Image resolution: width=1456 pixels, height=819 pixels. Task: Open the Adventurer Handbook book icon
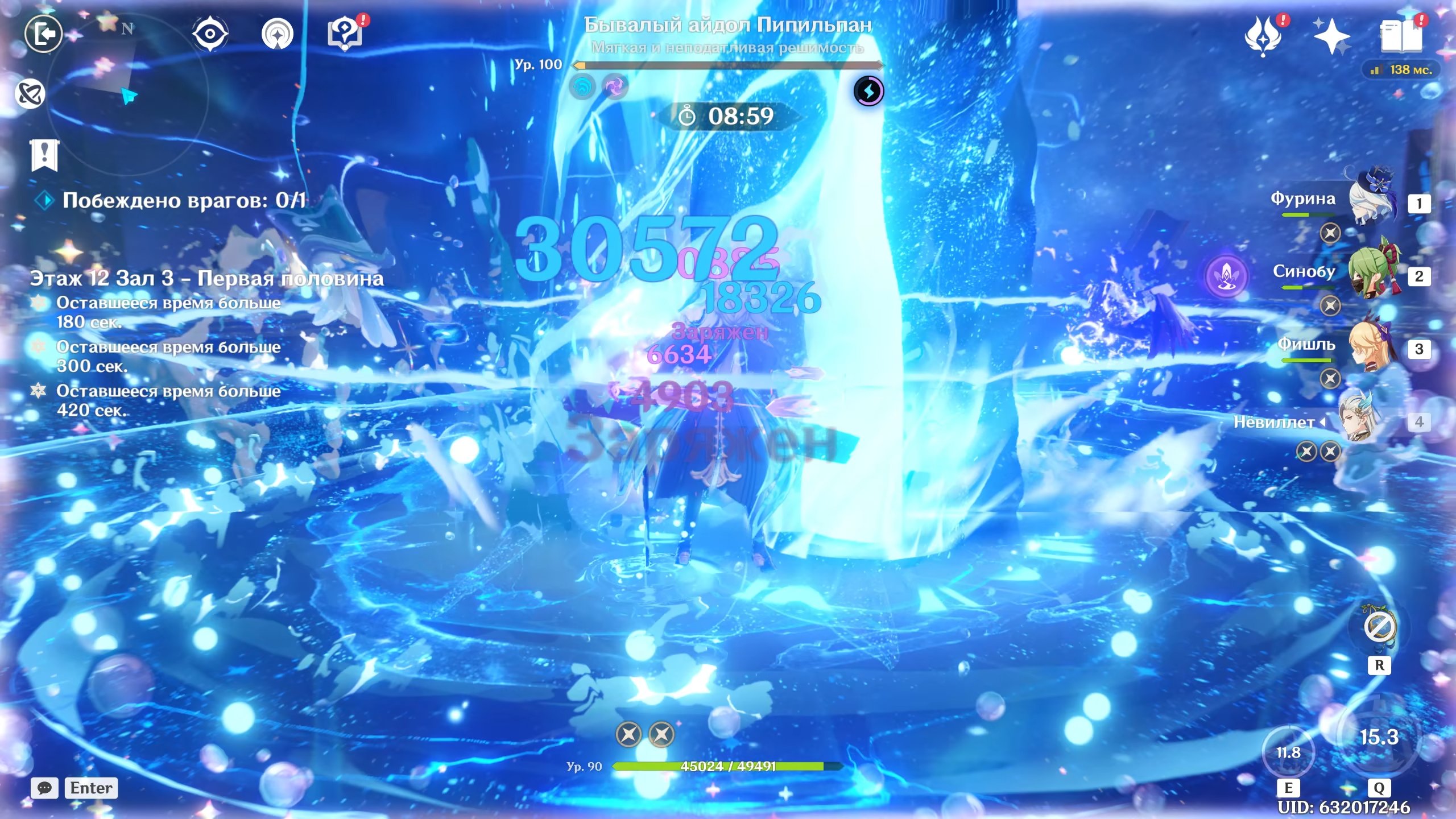(1400, 36)
